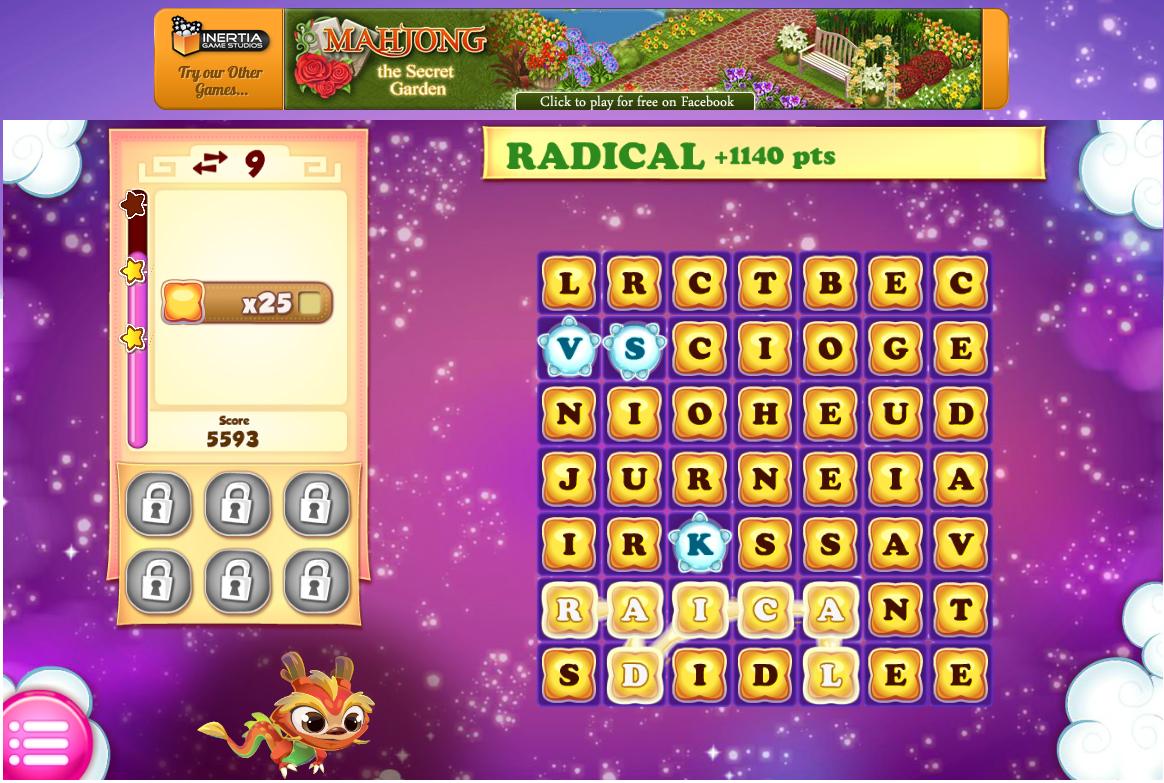Choose the letter G tile
1164x783 pixels.
pyautogui.click(x=895, y=349)
